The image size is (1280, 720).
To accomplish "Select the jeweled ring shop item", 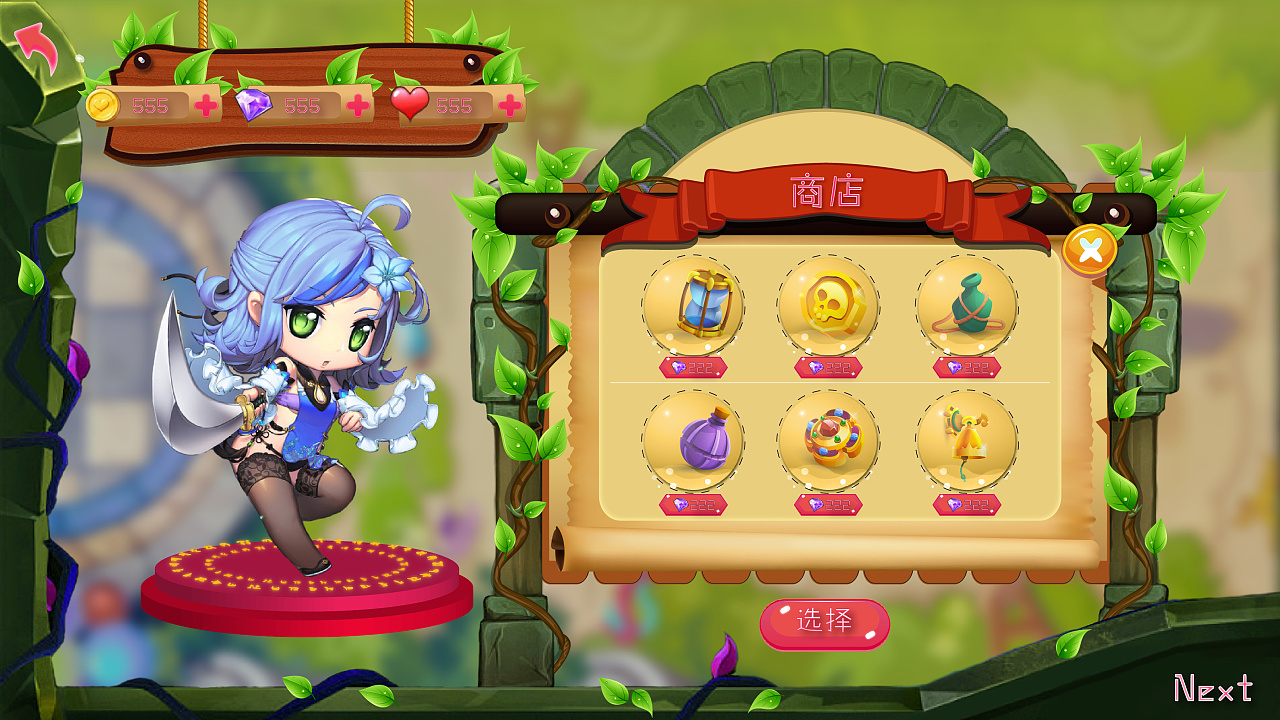I will tap(829, 443).
